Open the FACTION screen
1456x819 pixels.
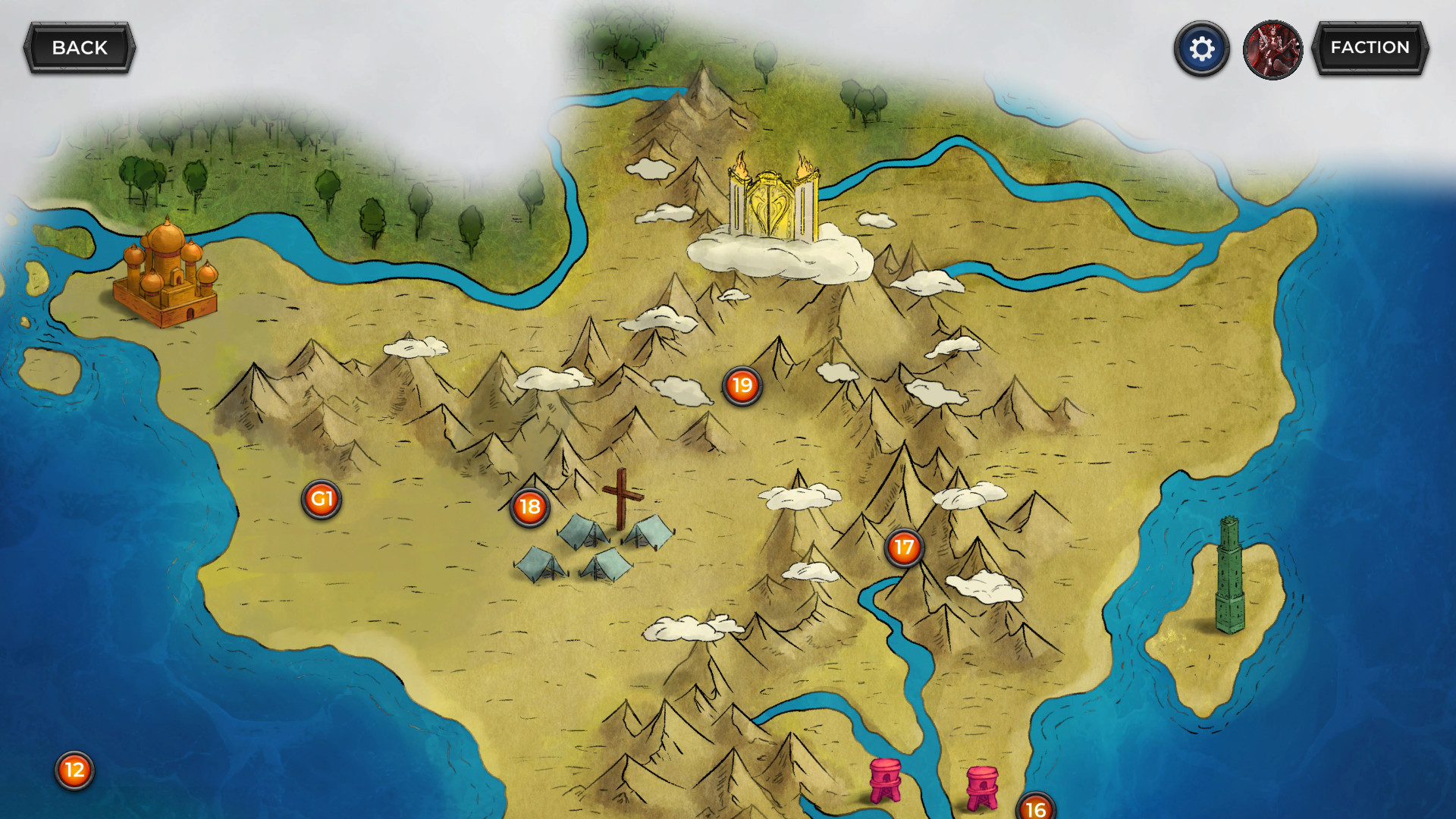coord(1370,48)
